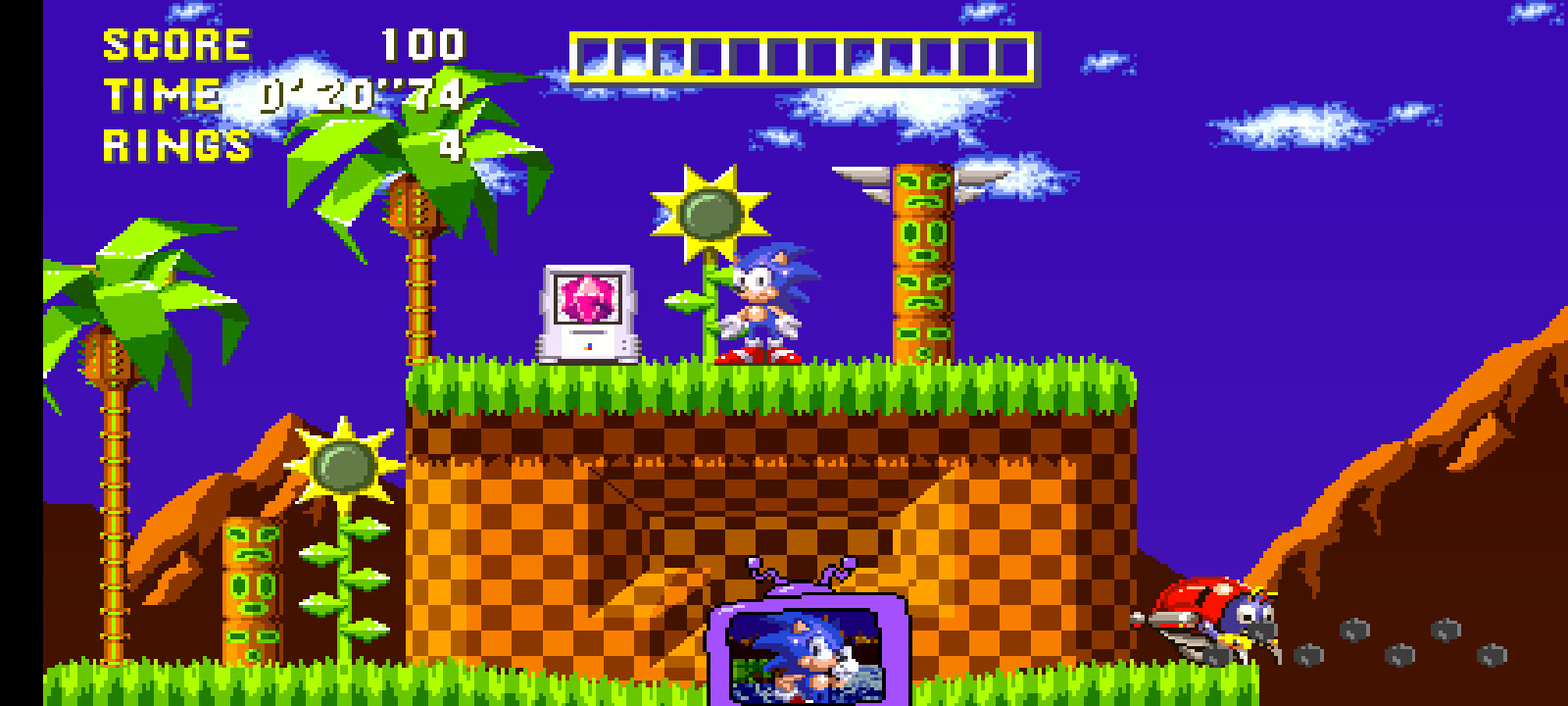The width and height of the screenshot is (1568, 706).
Task: Click the RINGS counter text
Action: (174, 145)
